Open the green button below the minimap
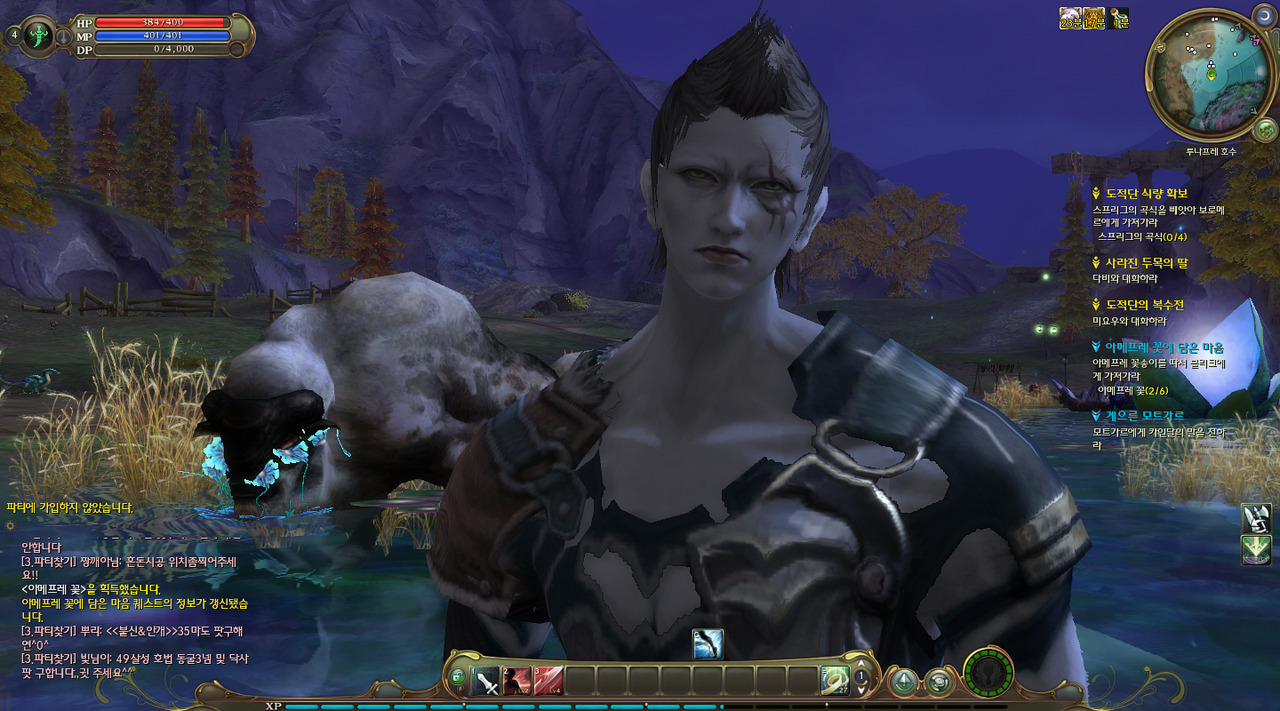Image resolution: width=1280 pixels, height=711 pixels. click(1264, 129)
